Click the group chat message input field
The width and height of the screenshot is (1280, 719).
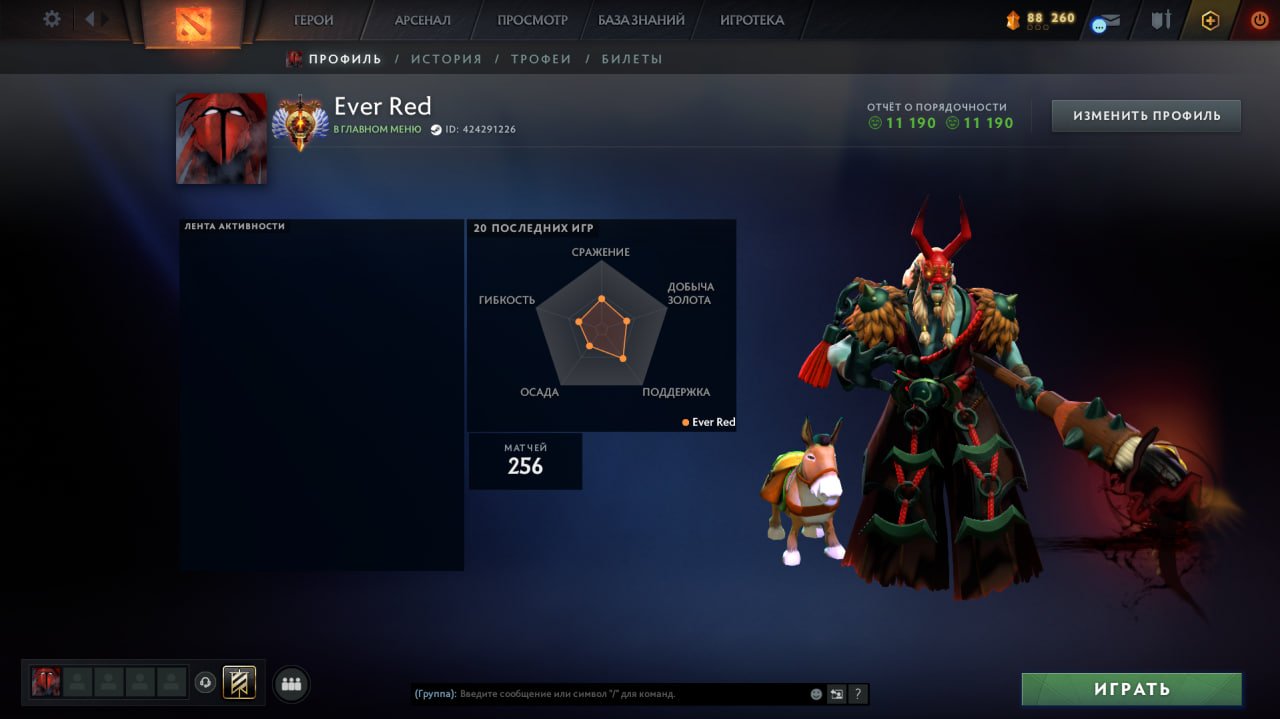point(630,694)
